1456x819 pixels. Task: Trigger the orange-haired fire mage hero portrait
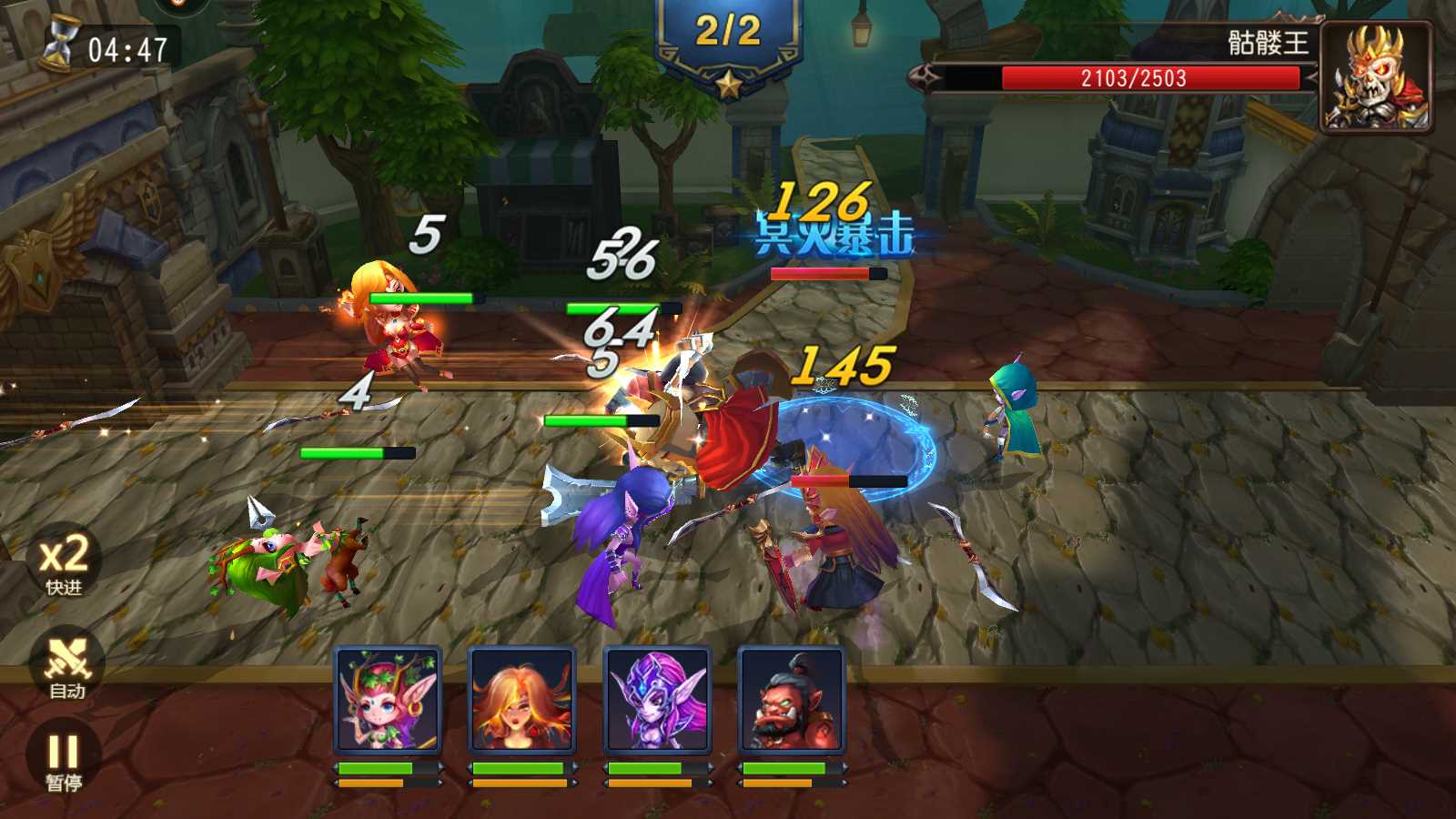coord(521,700)
